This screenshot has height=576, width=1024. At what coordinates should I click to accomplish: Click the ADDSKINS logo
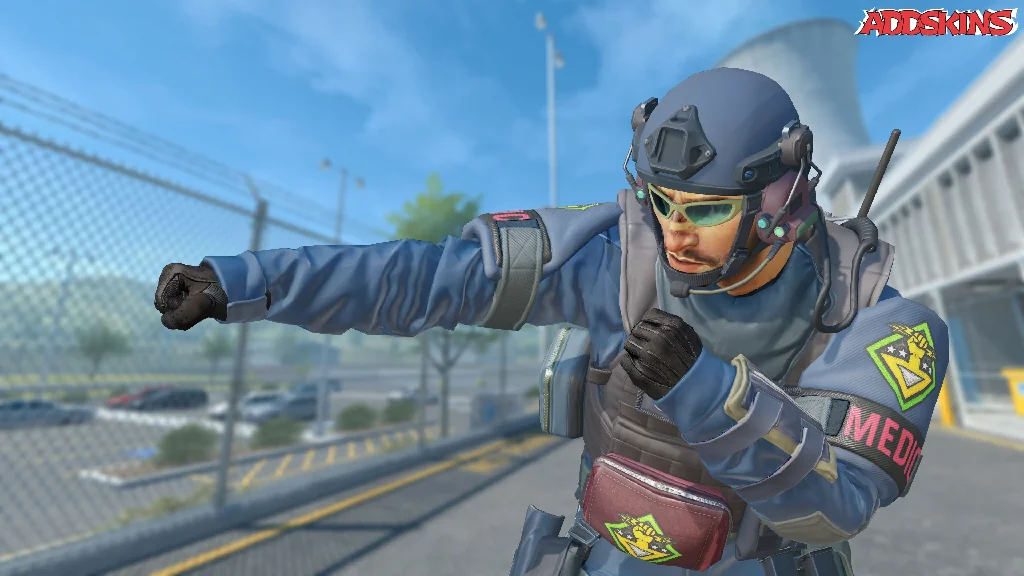[936, 22]
